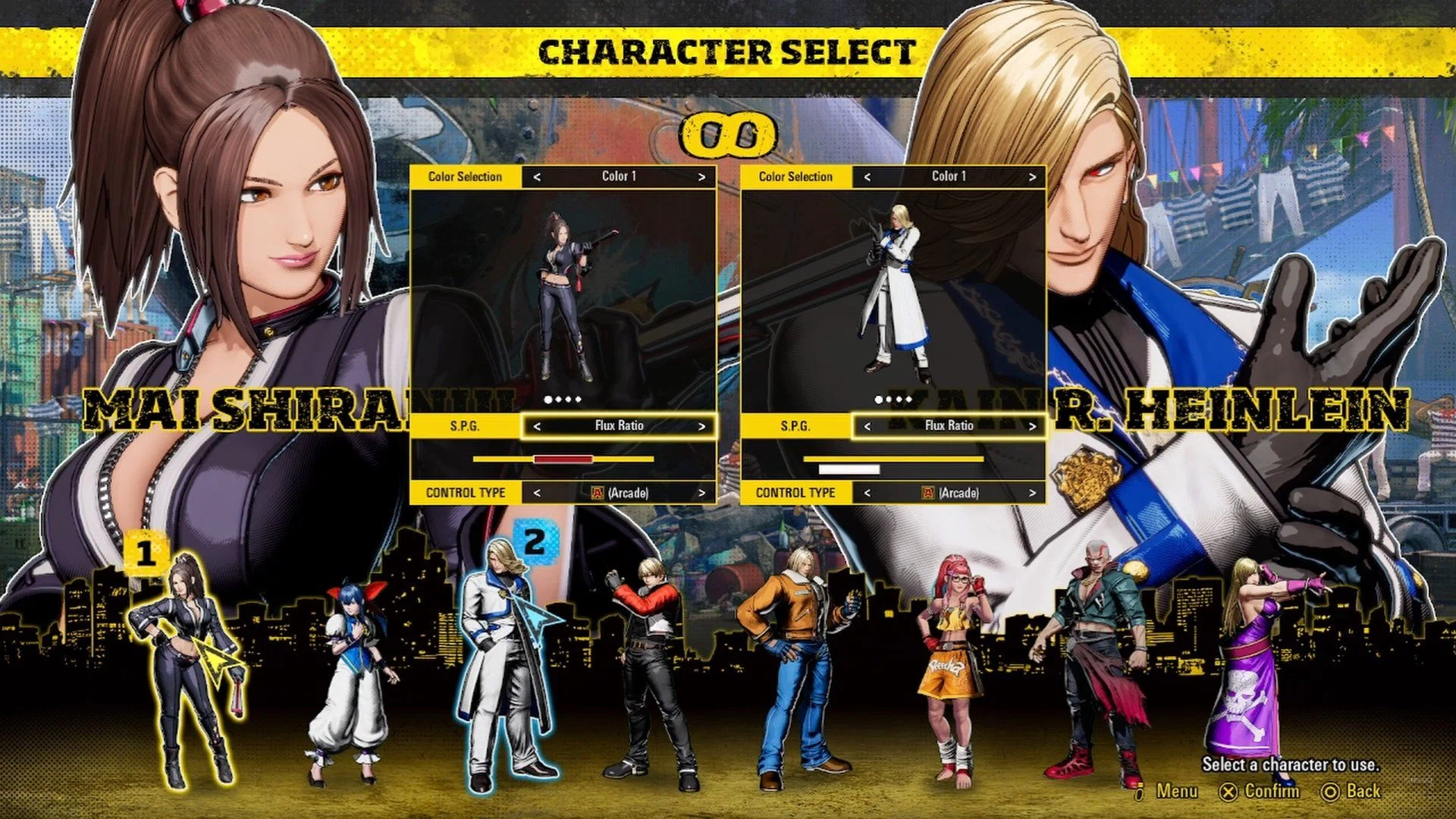Click the left arrow of Mai's S.P.G. setting
The height and width of the screenshot is (819, 1456).
coord(537,426)
